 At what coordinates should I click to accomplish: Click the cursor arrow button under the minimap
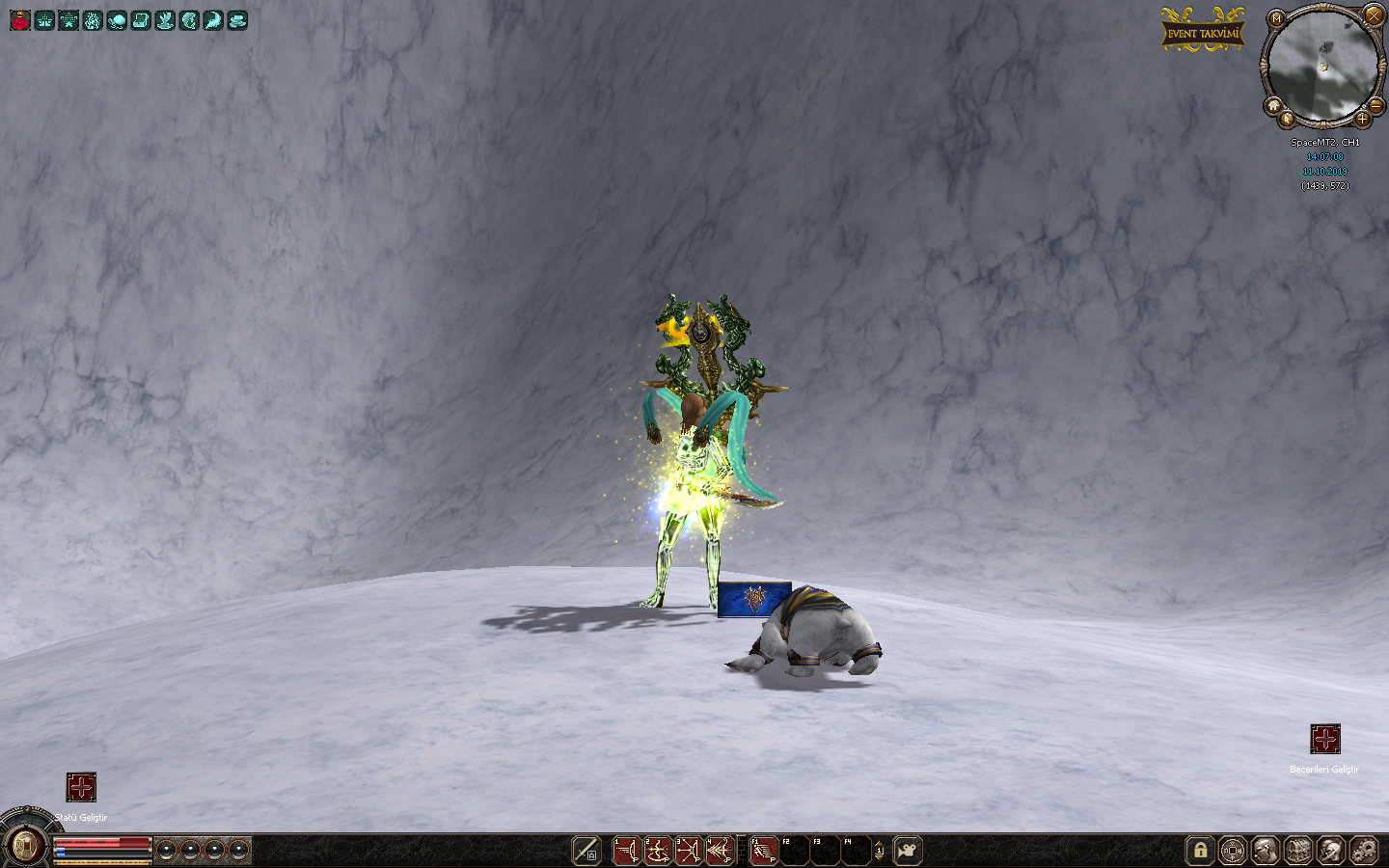(1288, 120)
